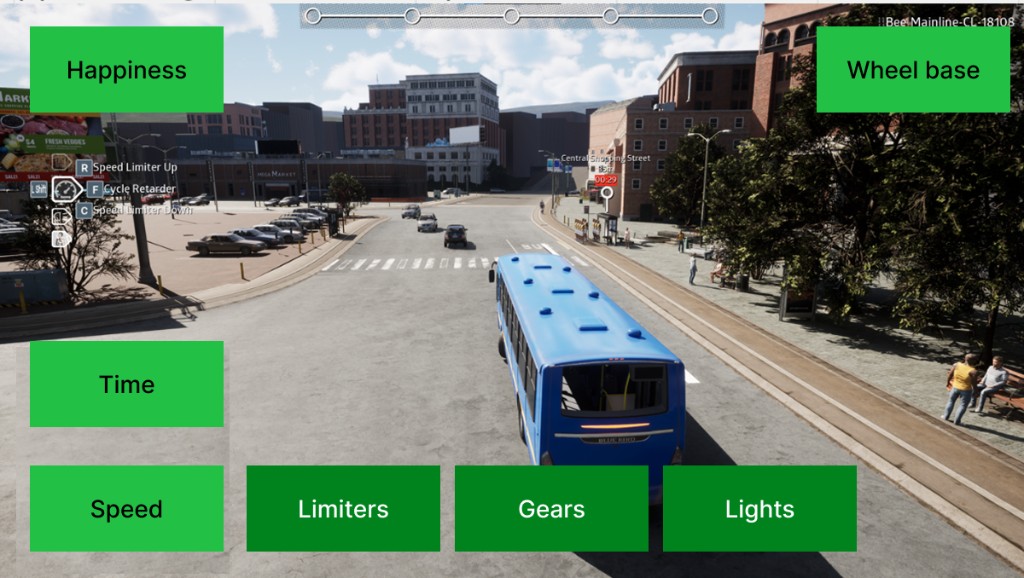Select the Wheel base button
1024x578 pixels.
click(912, 70)
